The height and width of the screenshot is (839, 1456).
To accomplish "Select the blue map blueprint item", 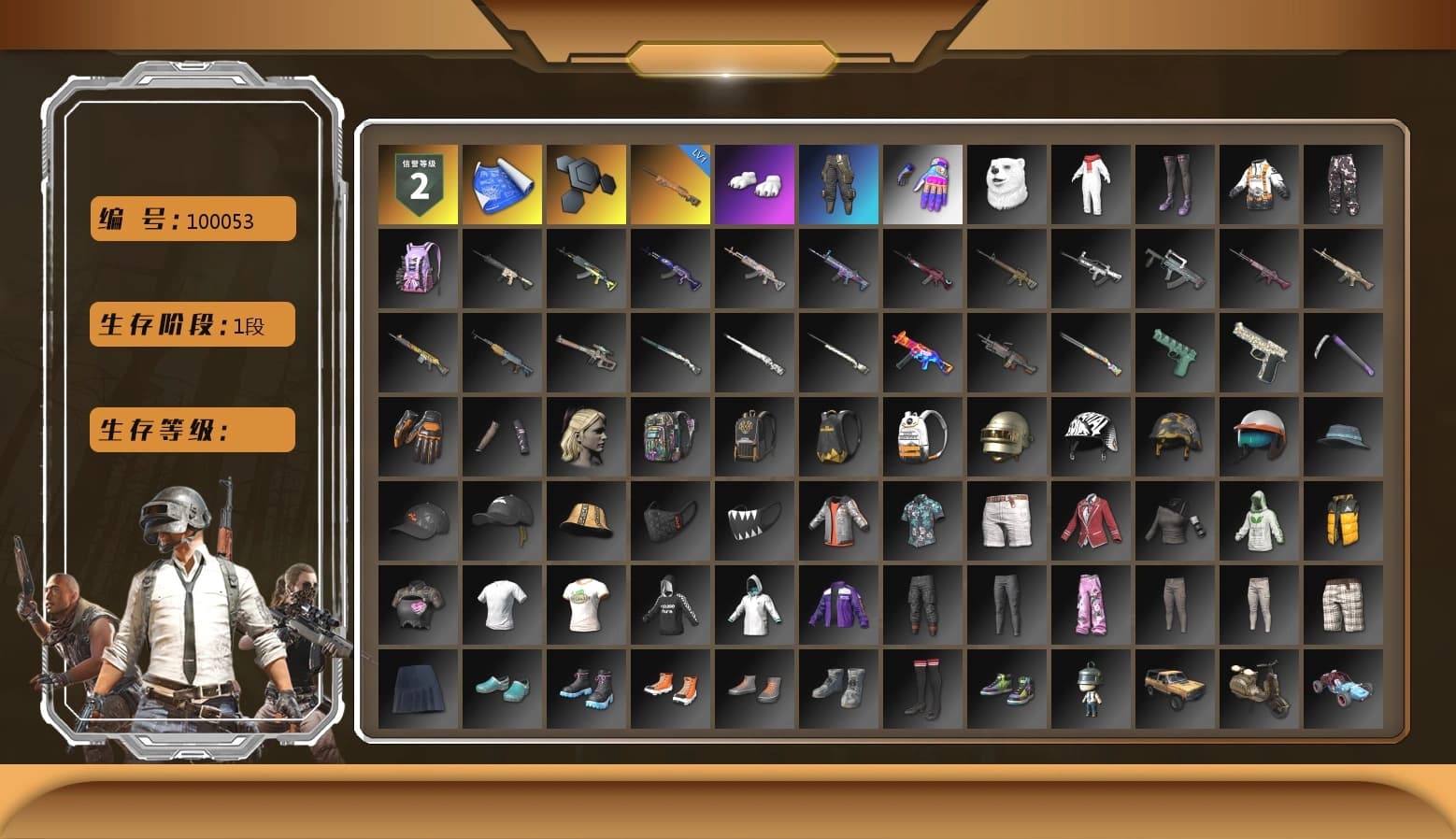I will pyautogui.click(x=502, y=184).
